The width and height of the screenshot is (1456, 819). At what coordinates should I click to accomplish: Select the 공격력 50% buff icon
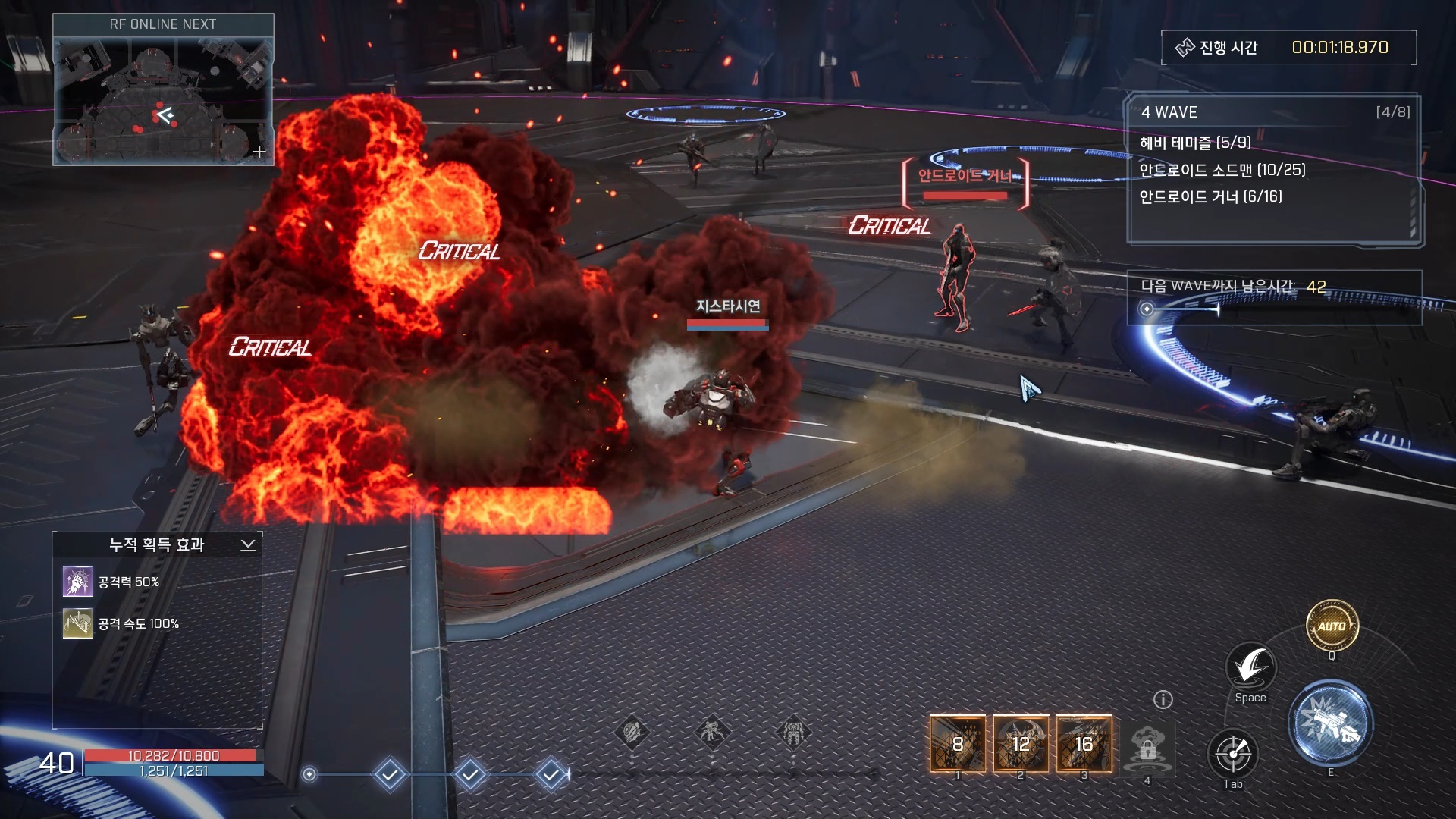click(77, 582)
